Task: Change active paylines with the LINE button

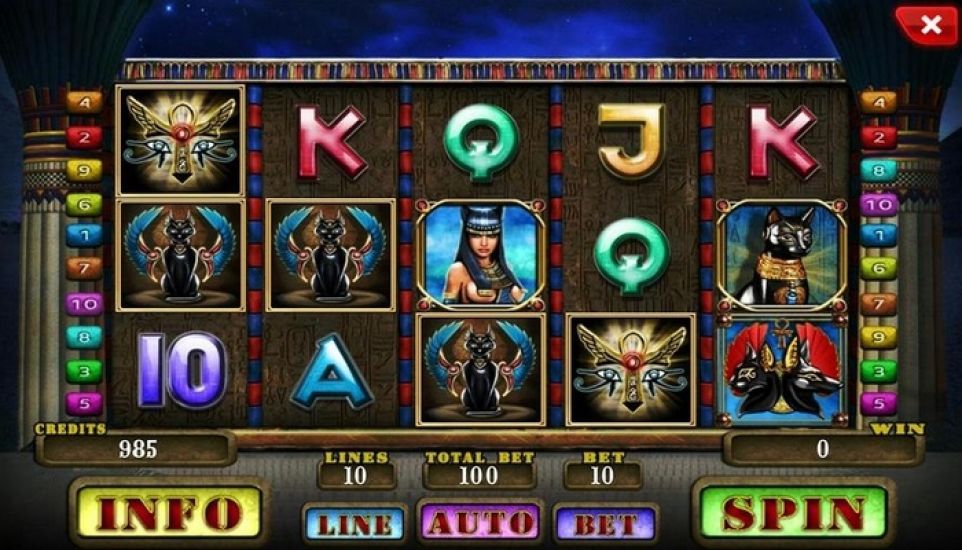Action: [x=354, y=523]
